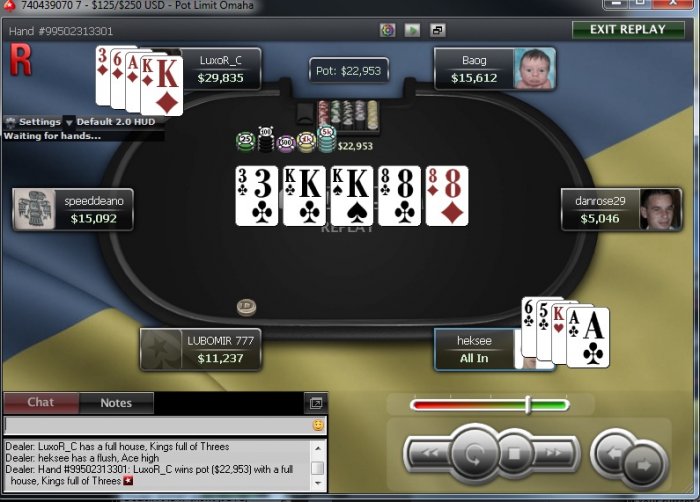Select the Chat tab
The width and height of the screenshot is (700, 502).
pyautogui.click(x=41, y=403)
